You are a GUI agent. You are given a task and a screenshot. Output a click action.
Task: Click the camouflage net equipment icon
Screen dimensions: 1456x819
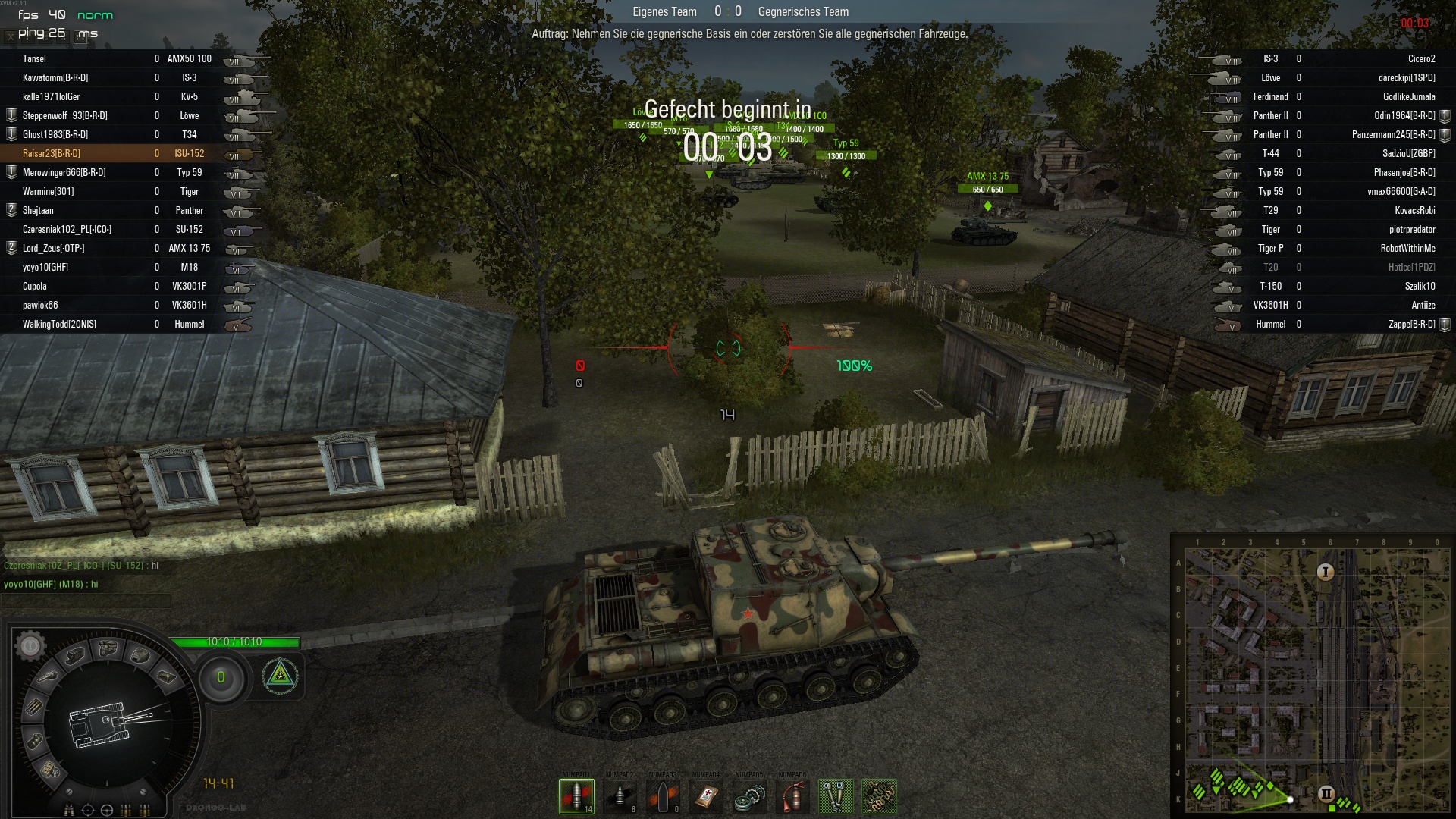tap(879, 796)
